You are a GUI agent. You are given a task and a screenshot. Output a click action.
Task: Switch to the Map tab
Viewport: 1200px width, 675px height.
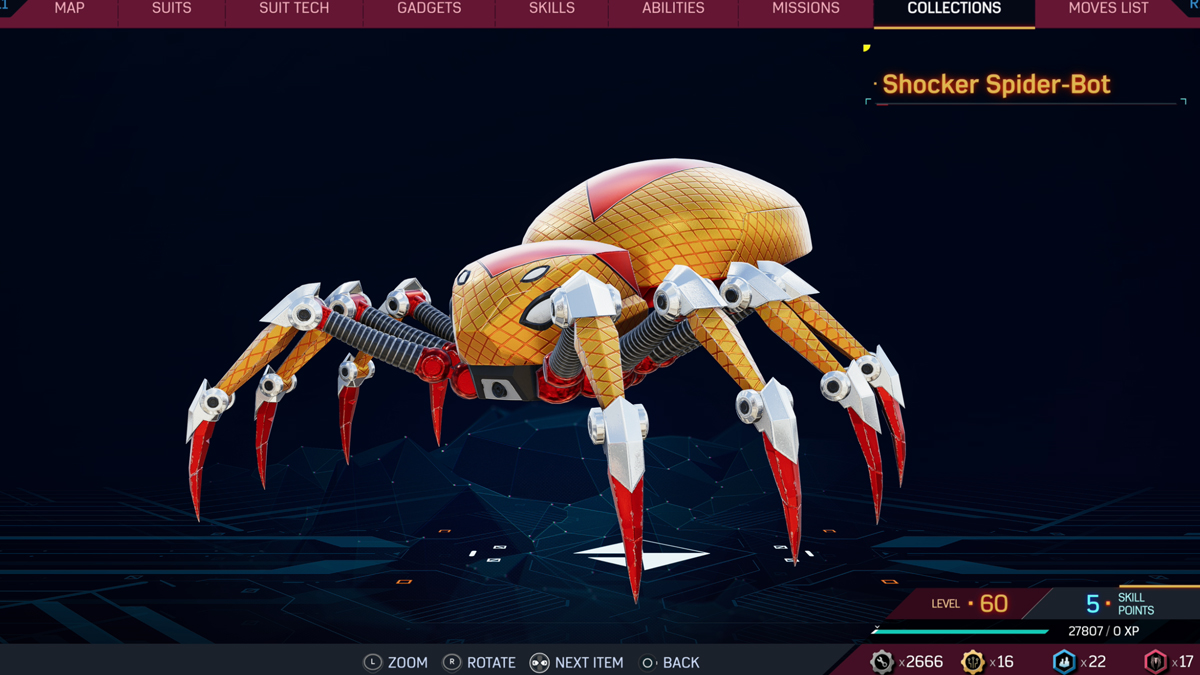coord(69,9)
